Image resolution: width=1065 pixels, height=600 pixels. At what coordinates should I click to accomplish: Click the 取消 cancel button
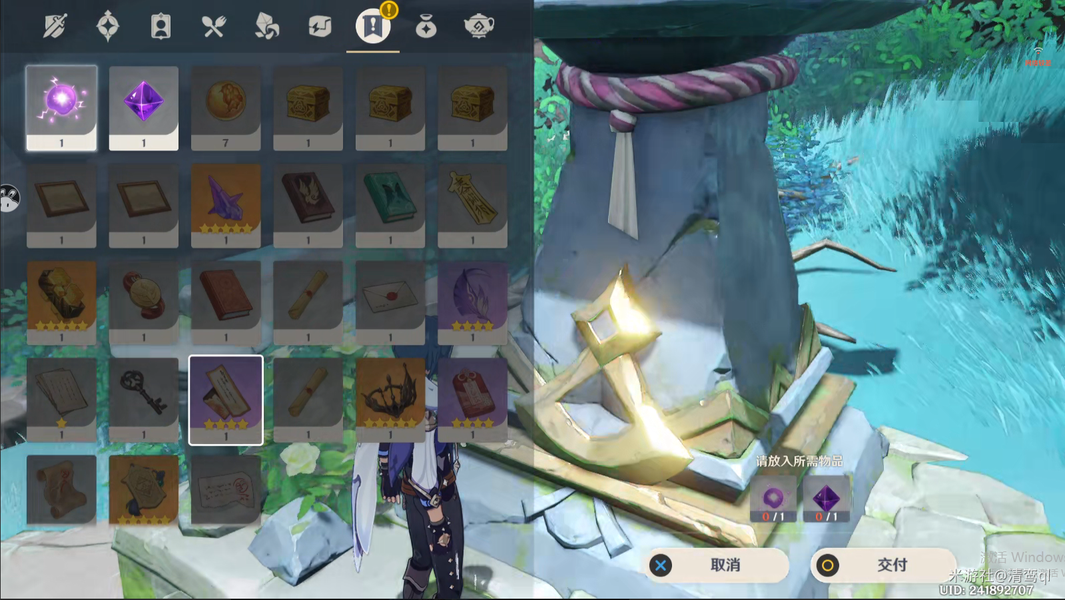[x=716, y=565]
